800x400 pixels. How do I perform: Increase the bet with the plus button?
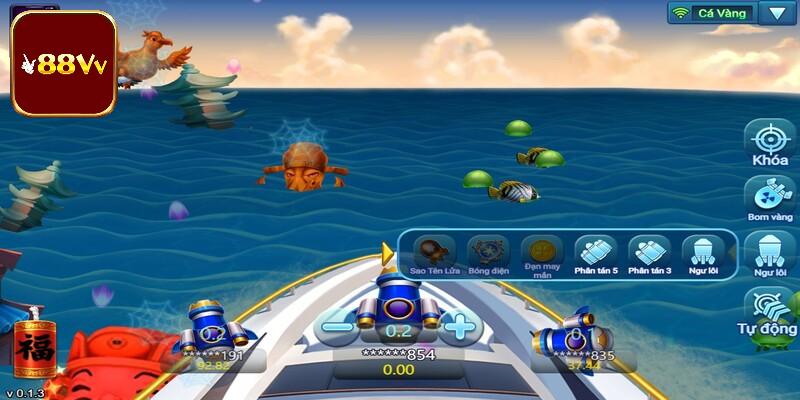tap(458, 325)
